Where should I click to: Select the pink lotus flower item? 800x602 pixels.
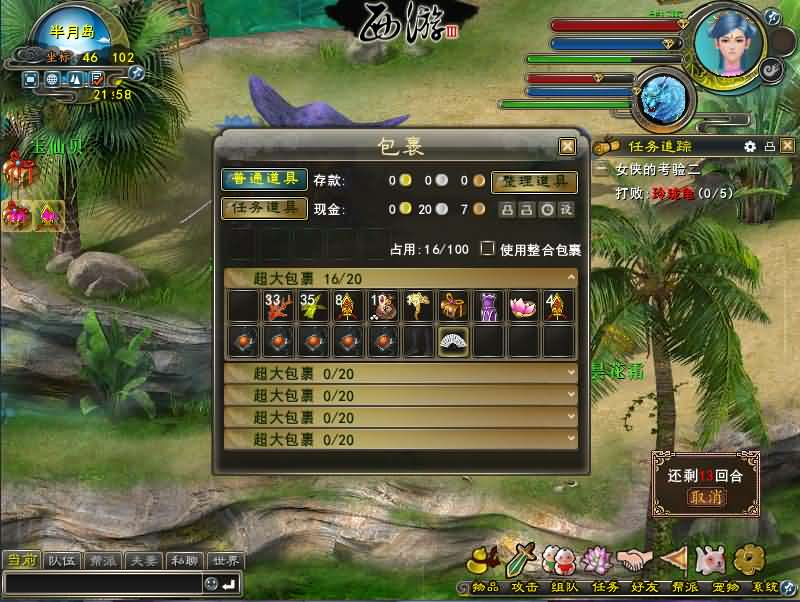pos(524,306)
